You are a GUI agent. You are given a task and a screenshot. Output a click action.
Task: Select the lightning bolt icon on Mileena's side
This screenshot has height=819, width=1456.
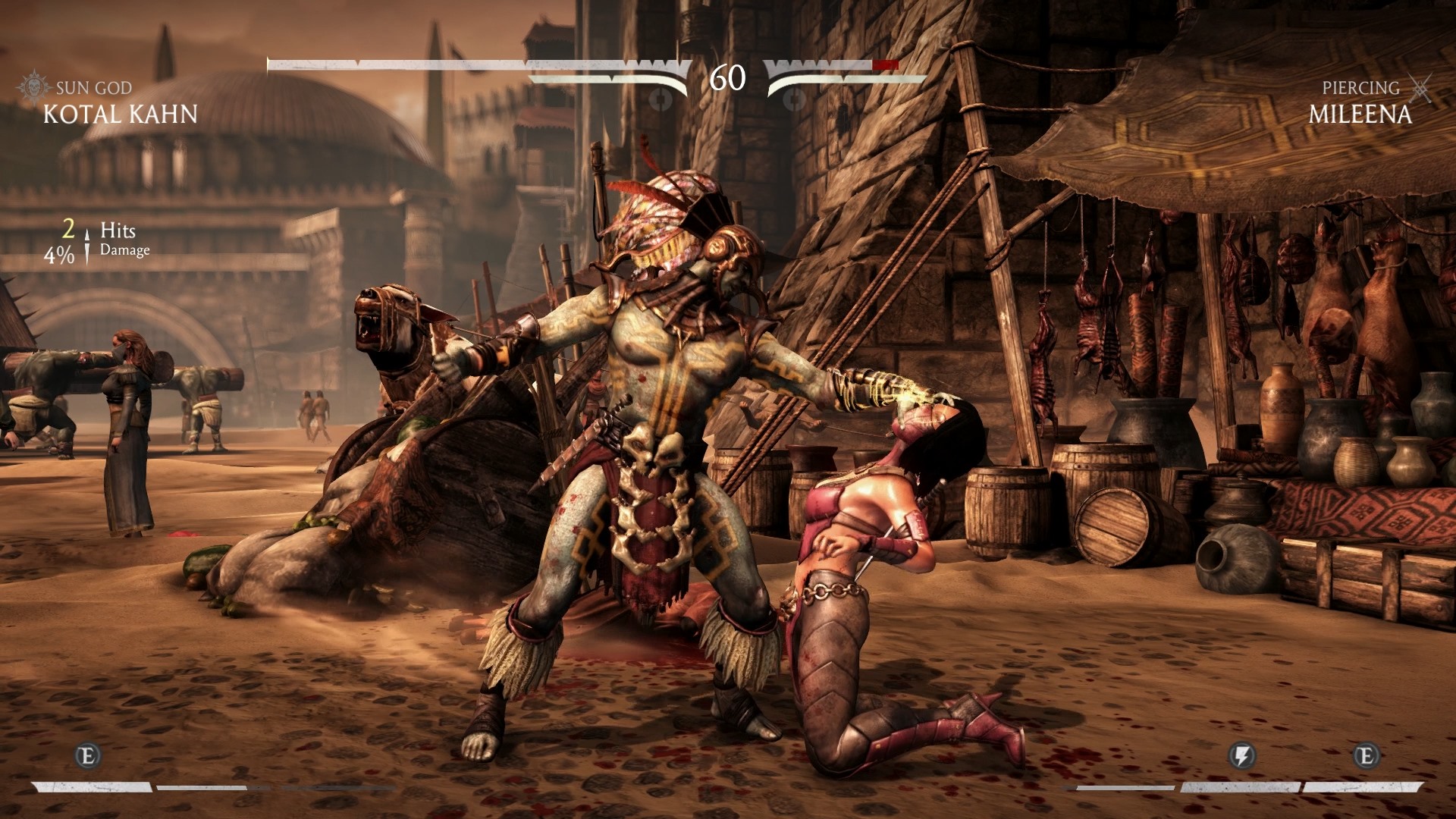(x=1241, y=756)
